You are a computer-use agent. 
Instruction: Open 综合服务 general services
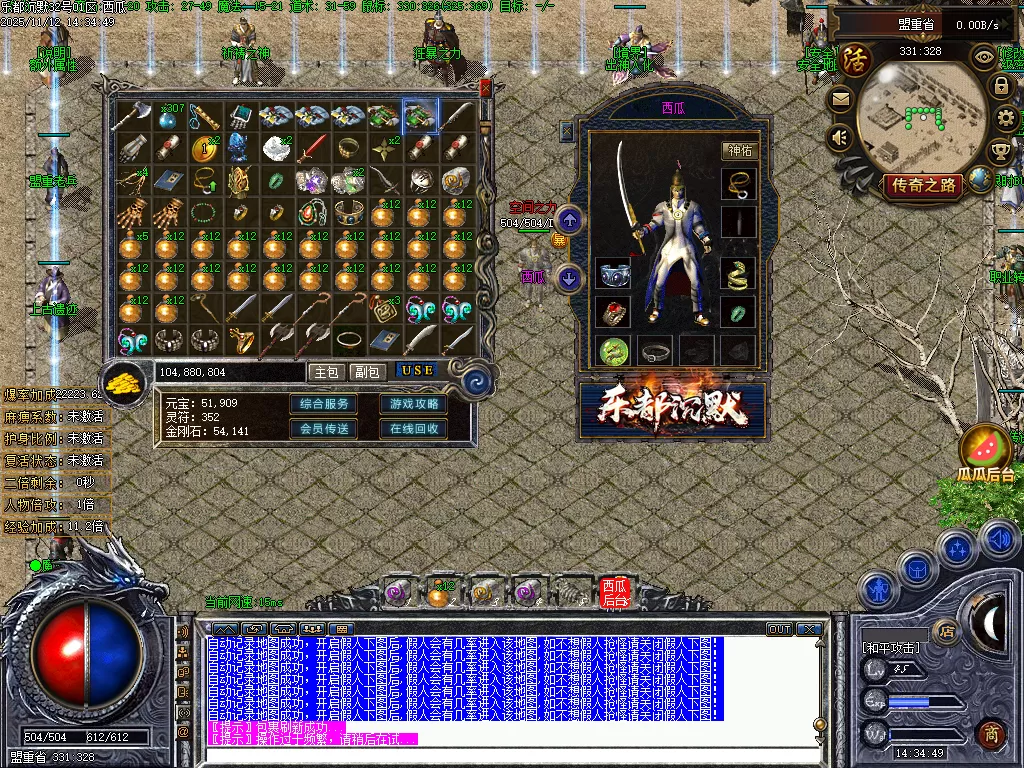324,404
